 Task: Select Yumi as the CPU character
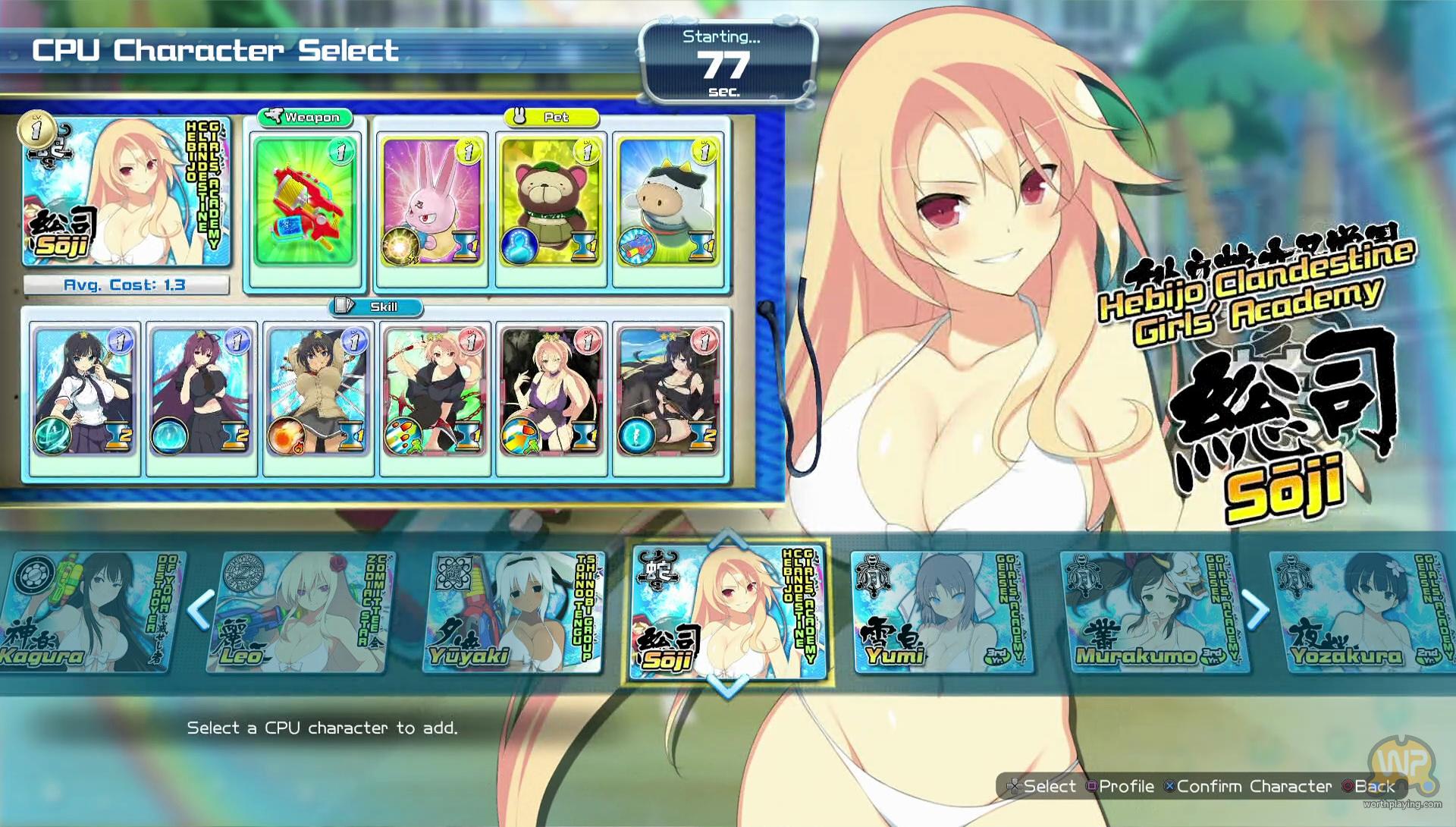(940, 613)
